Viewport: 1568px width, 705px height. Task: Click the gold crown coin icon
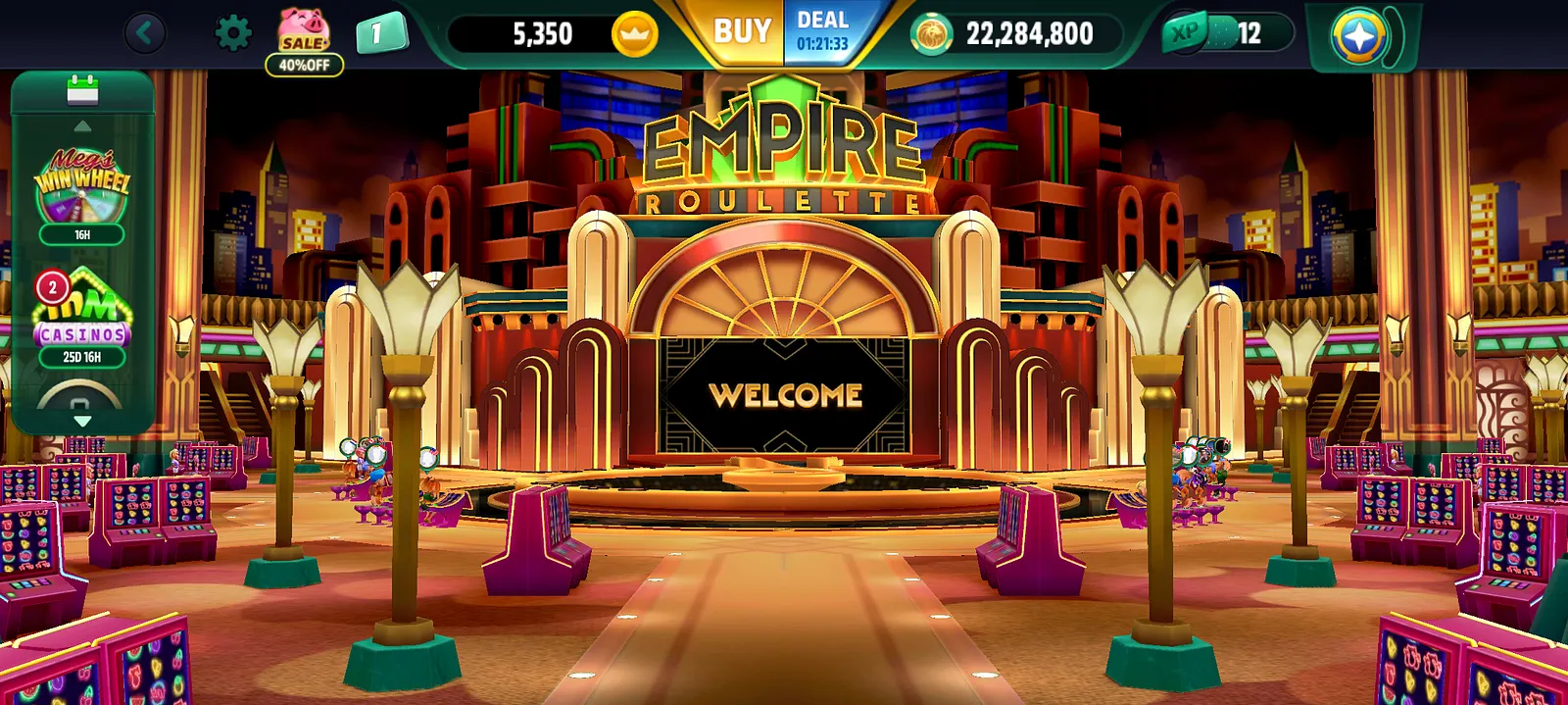point(634,34)
